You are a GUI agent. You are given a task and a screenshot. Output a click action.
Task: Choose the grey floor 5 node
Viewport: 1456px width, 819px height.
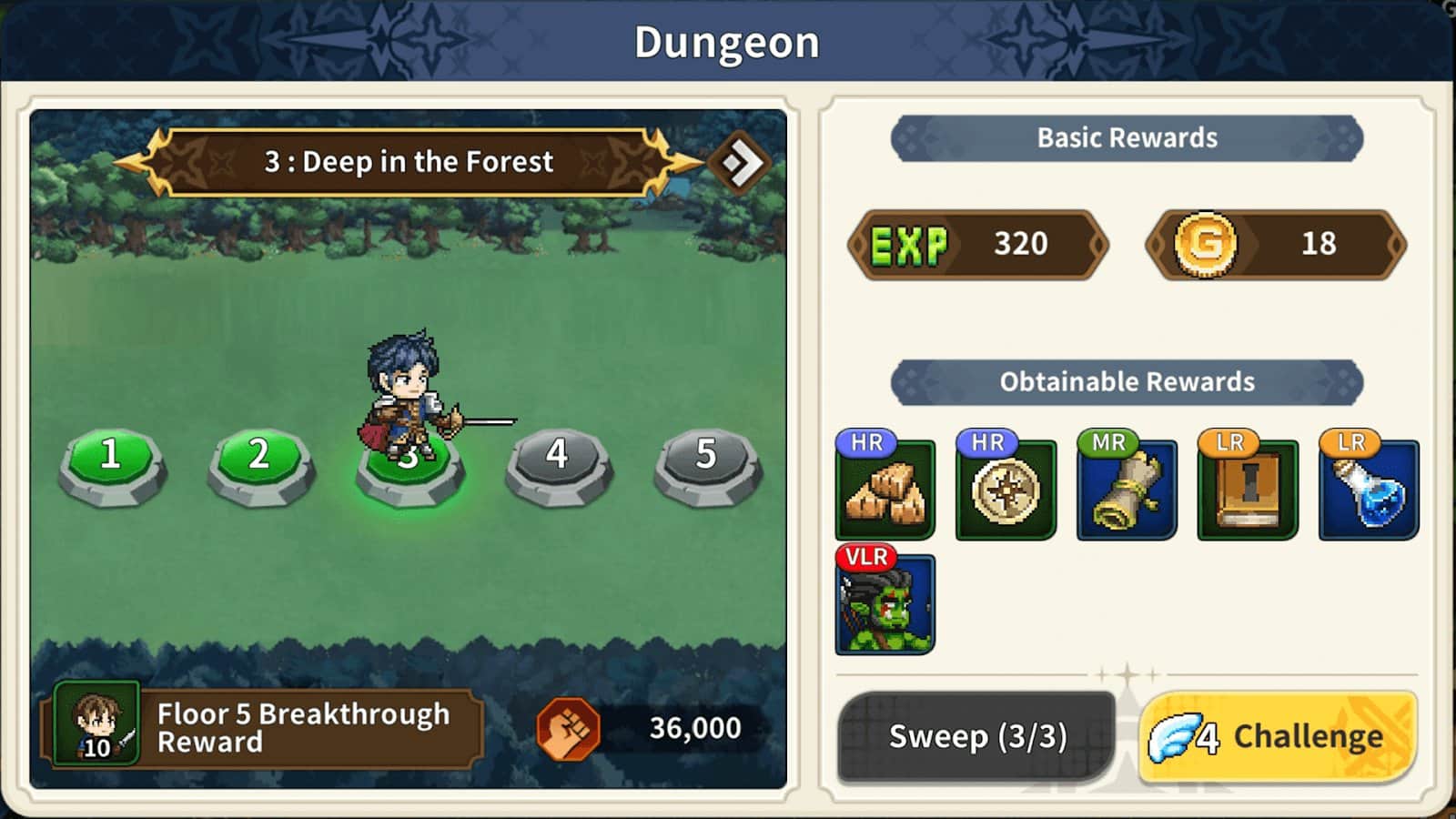(x=706, y=462)
